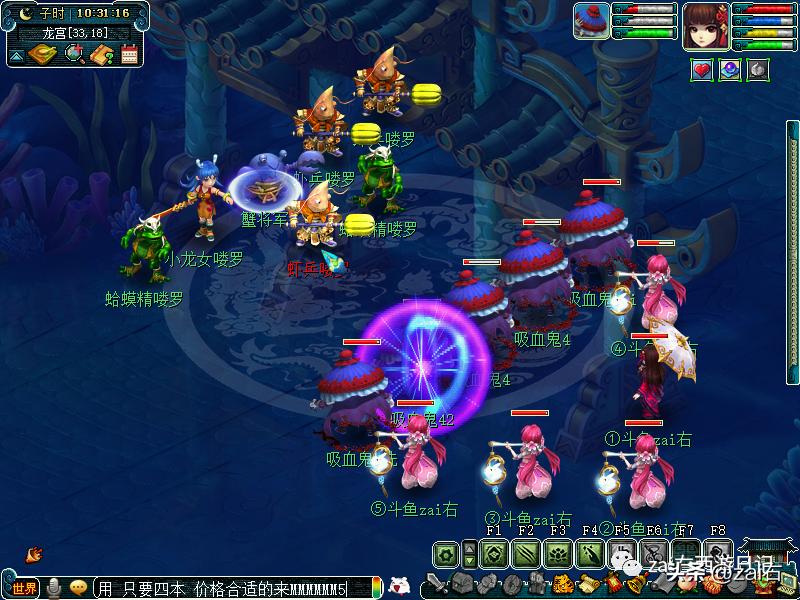
Task: Collapse the panel with the up-arrow button
Action: (x=17, y=57)
